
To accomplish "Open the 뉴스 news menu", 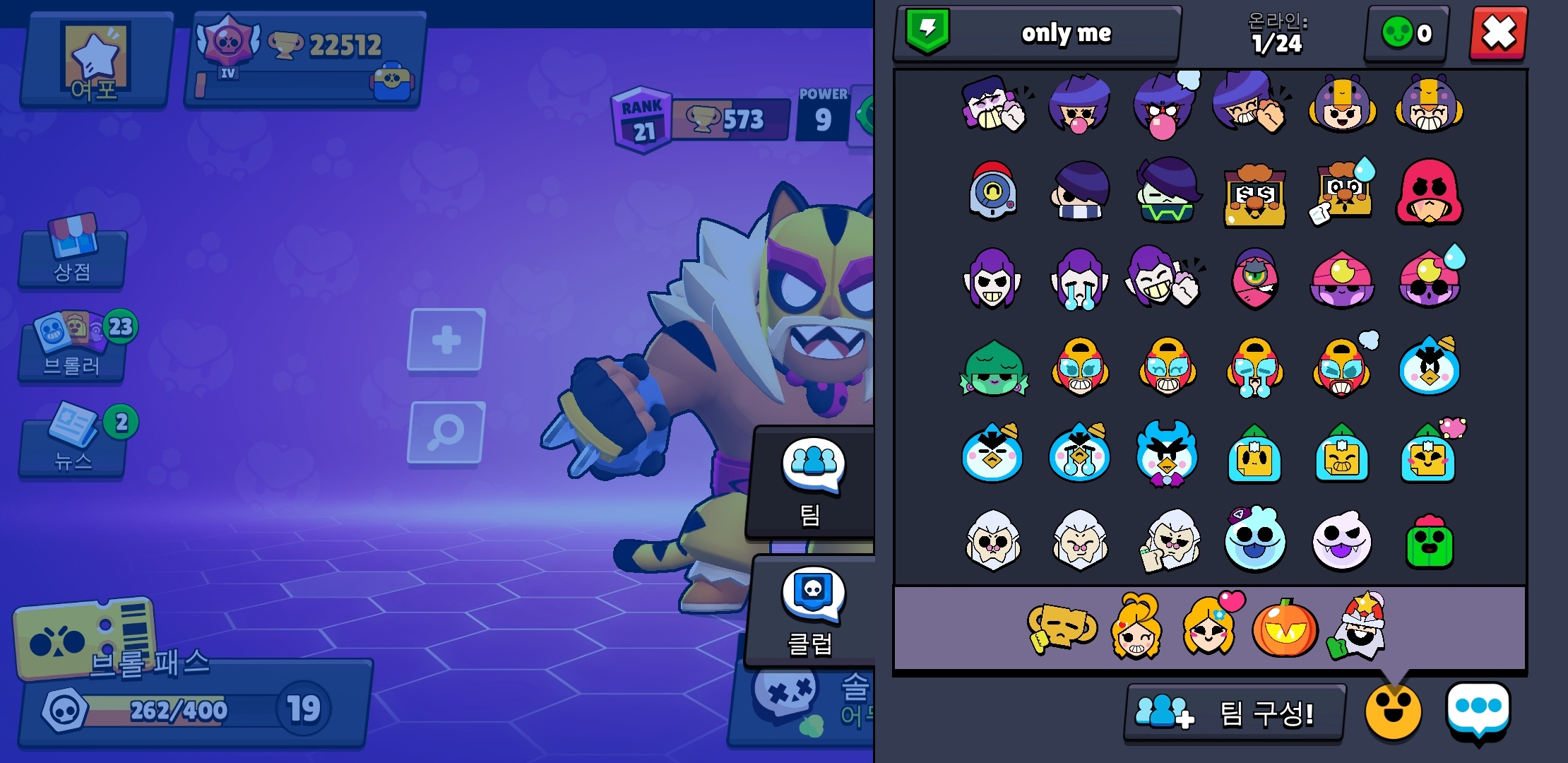I will [72, 443].
